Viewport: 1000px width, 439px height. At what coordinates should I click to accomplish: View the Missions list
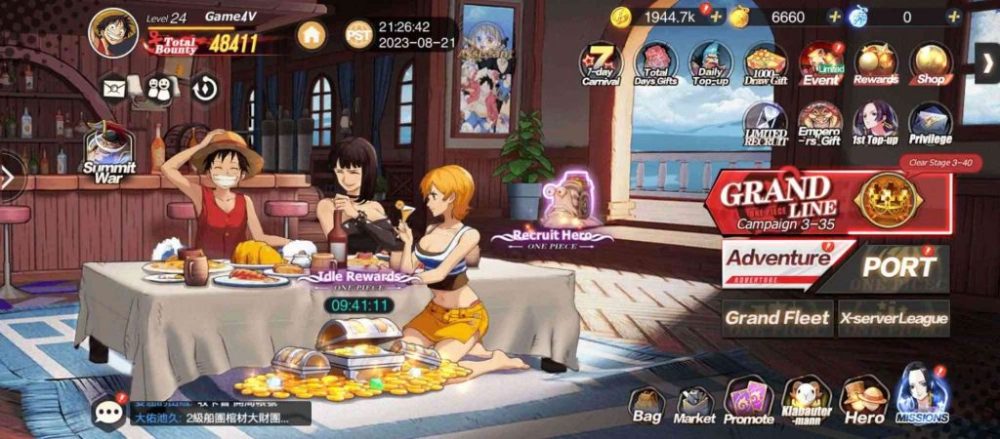tap(922, 396)
